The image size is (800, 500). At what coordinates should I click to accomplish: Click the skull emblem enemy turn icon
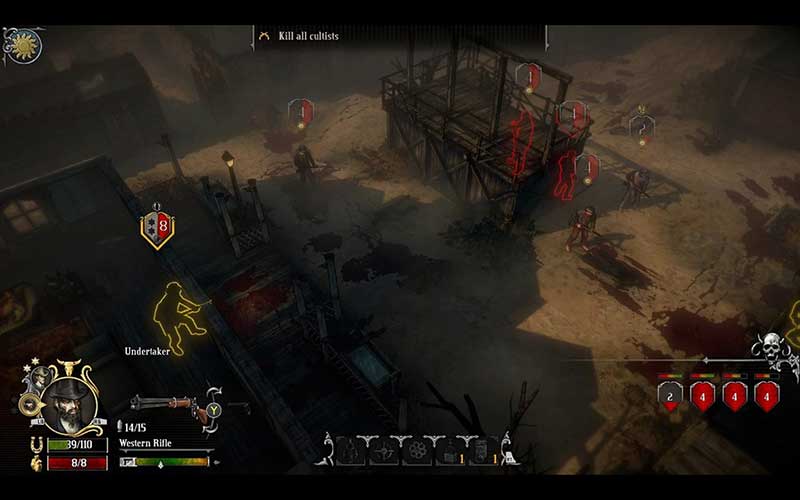click(x=772, y=350)
